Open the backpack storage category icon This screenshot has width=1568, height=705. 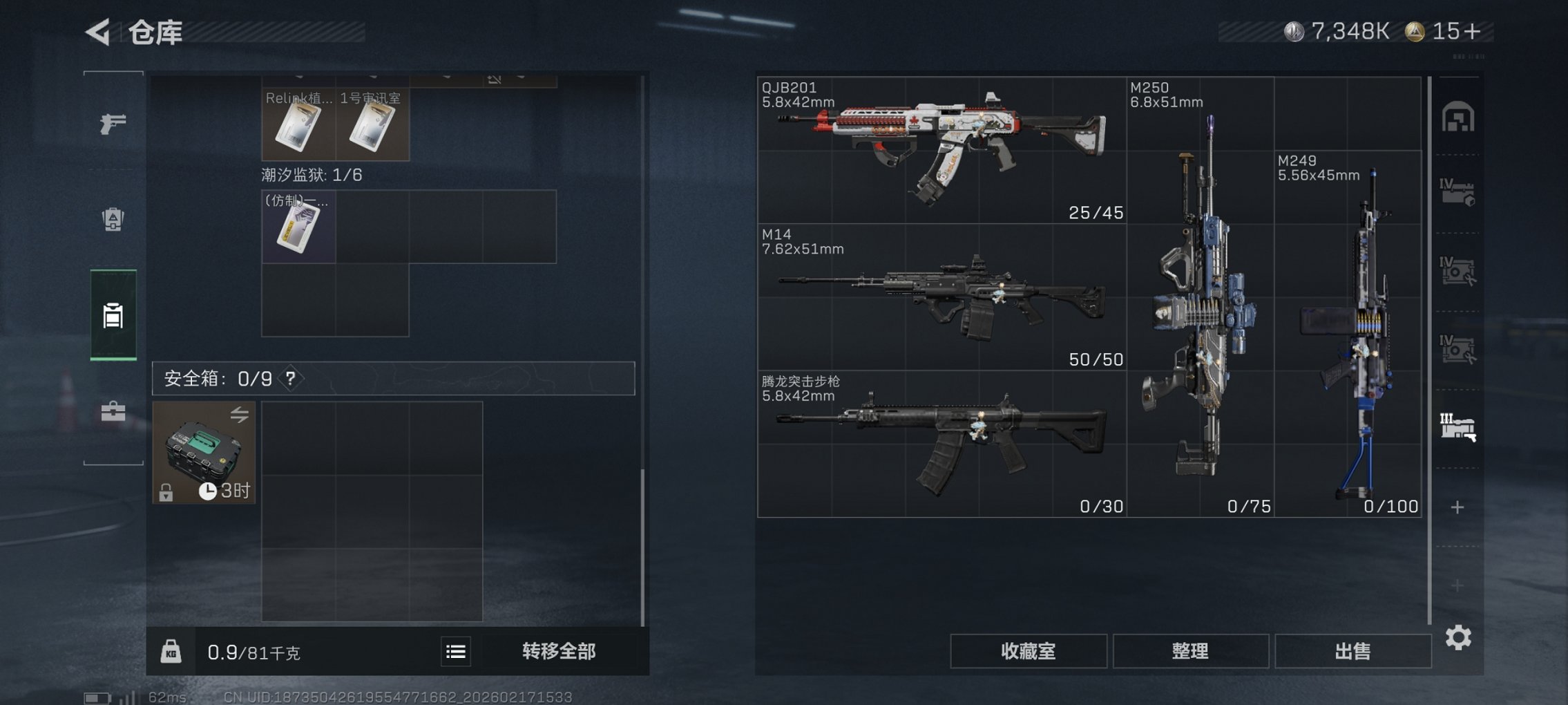tap(113, 219)
